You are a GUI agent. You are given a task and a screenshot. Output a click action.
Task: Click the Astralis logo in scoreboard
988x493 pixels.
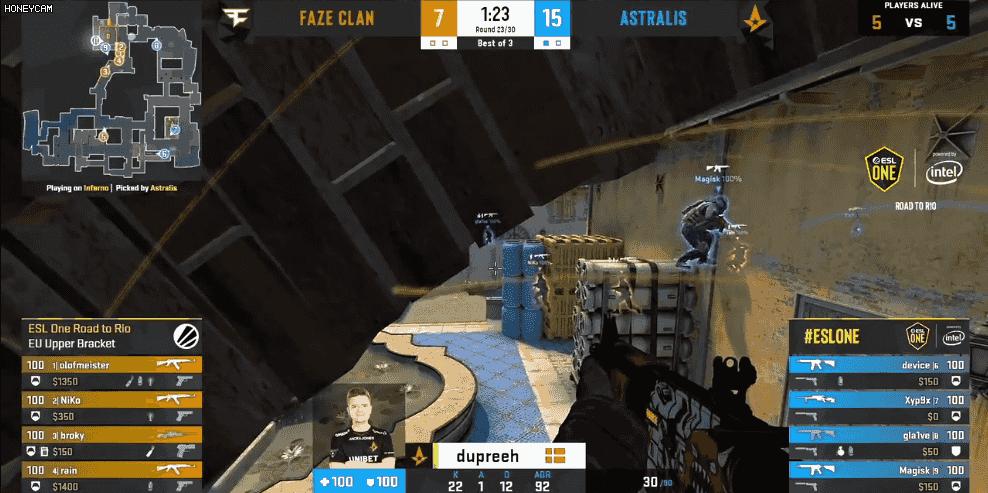pos(753,18)
